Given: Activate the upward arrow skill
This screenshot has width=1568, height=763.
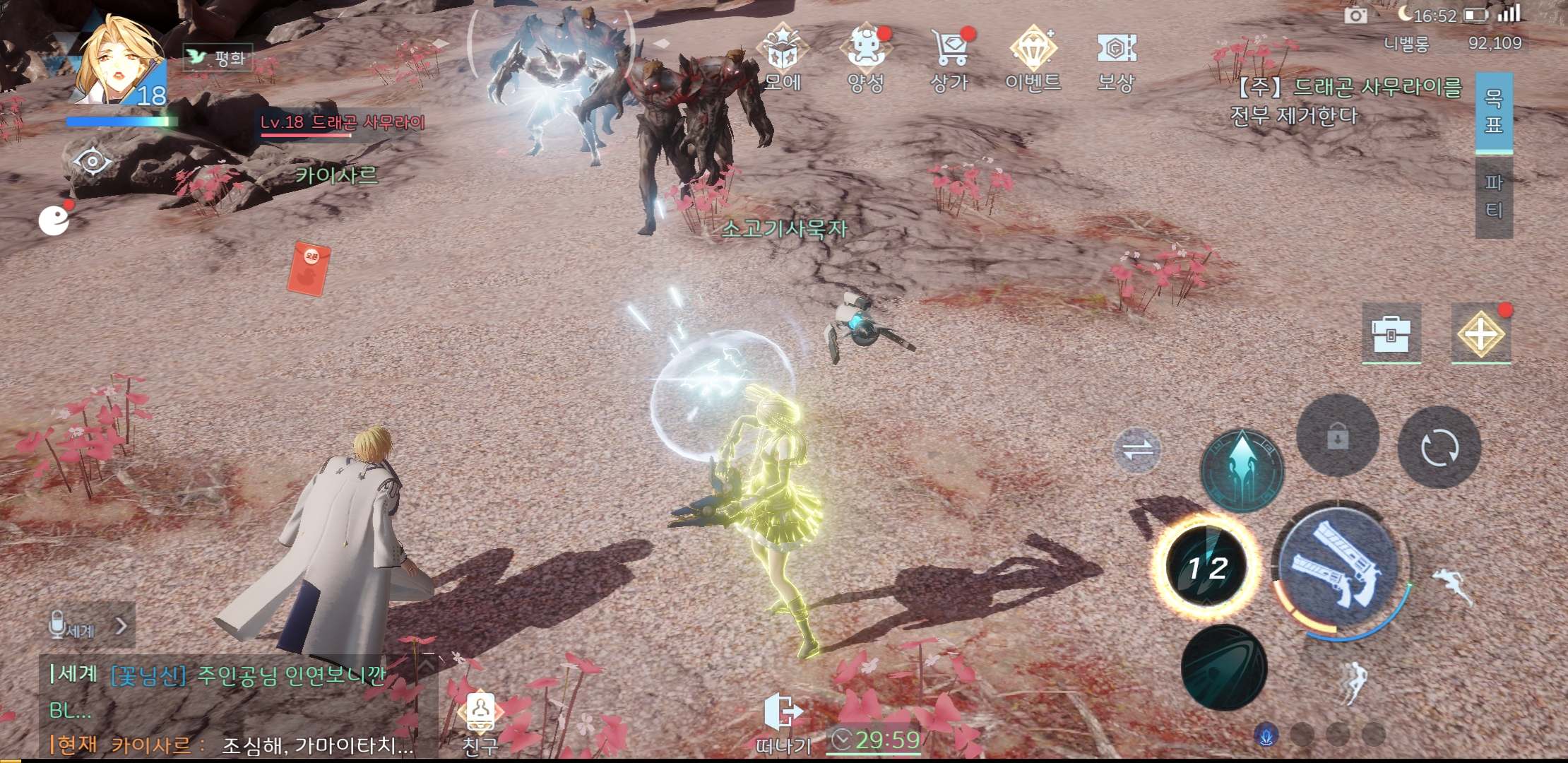Looking at the screenshot, I should [x=1242, y=468].
